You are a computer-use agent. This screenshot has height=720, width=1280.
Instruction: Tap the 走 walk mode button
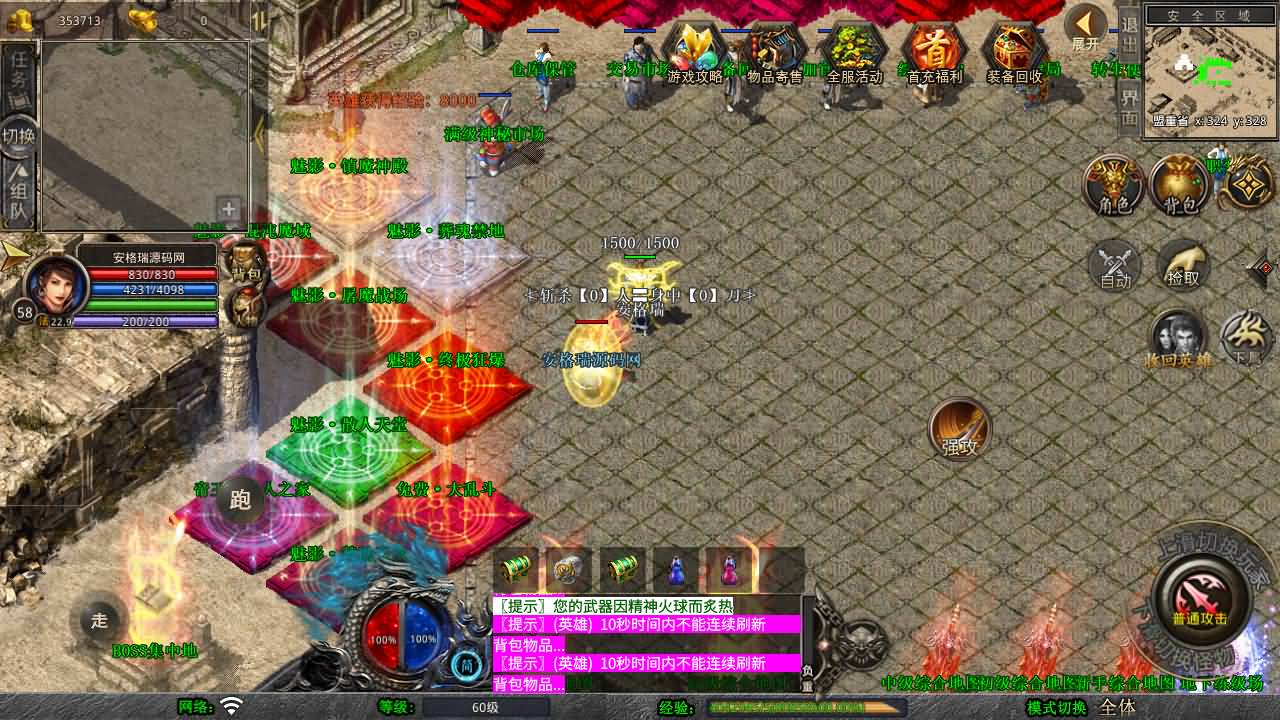[99, 620]
